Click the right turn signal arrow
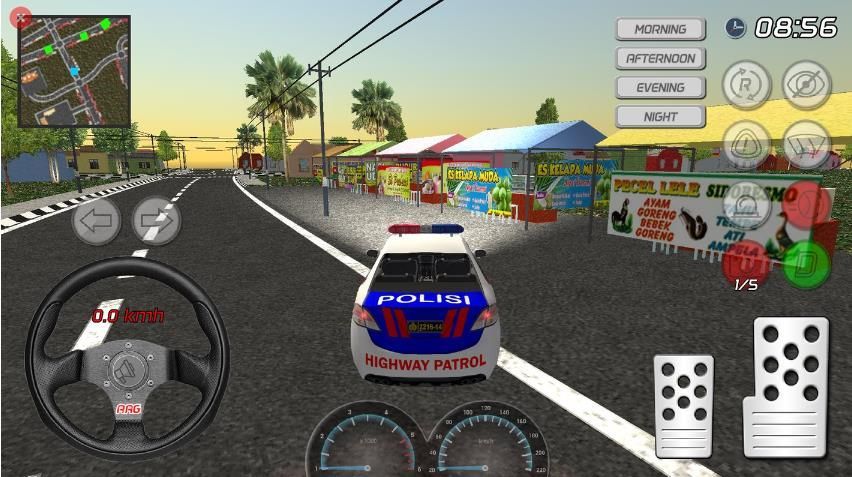Screen dimensions: 852x477 (156, 220)
